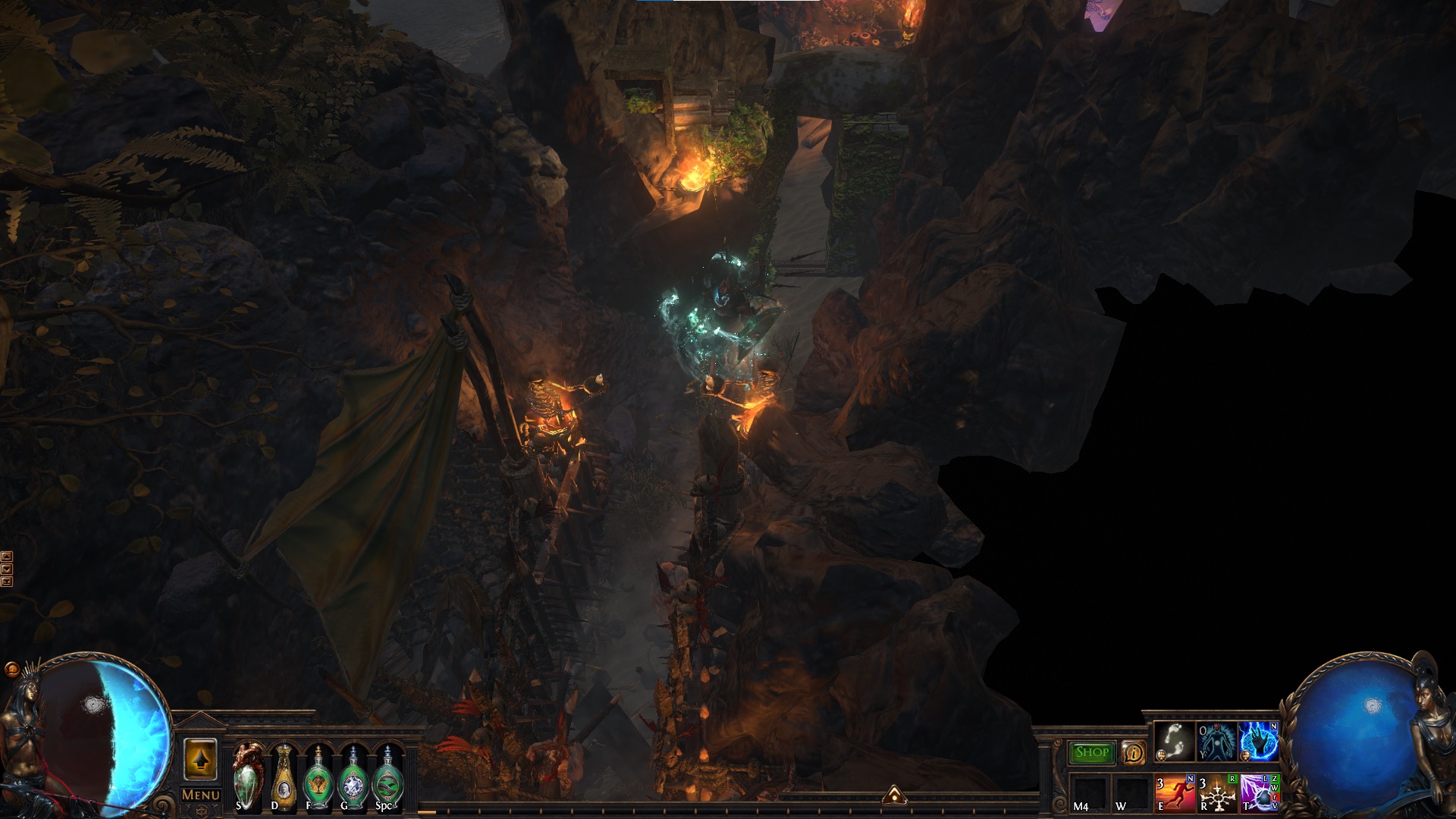Cast the purple lightning orb skill

1259,793
